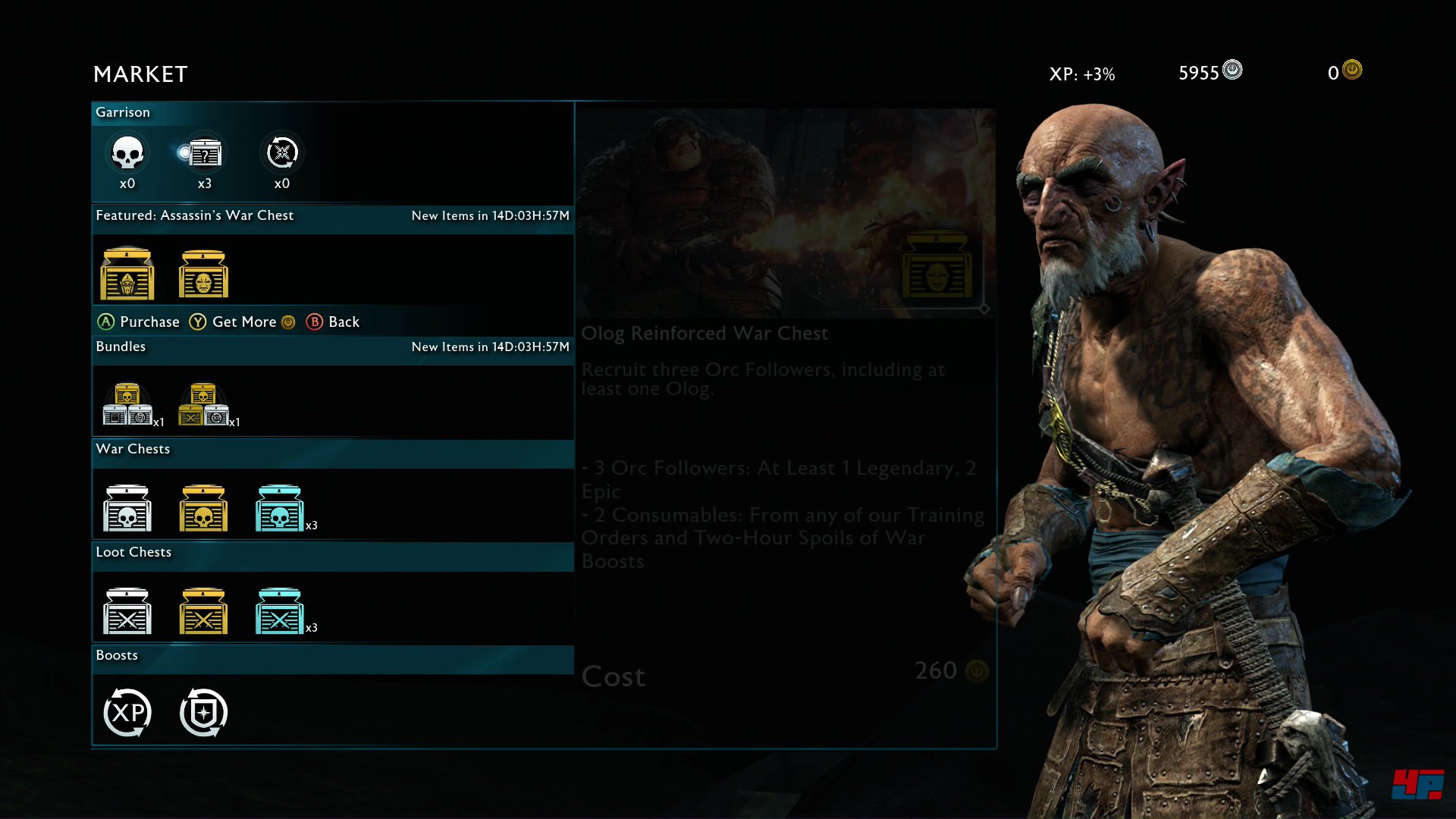
Task: Pick the second featured gold mask chest
Action: [203, 275]
